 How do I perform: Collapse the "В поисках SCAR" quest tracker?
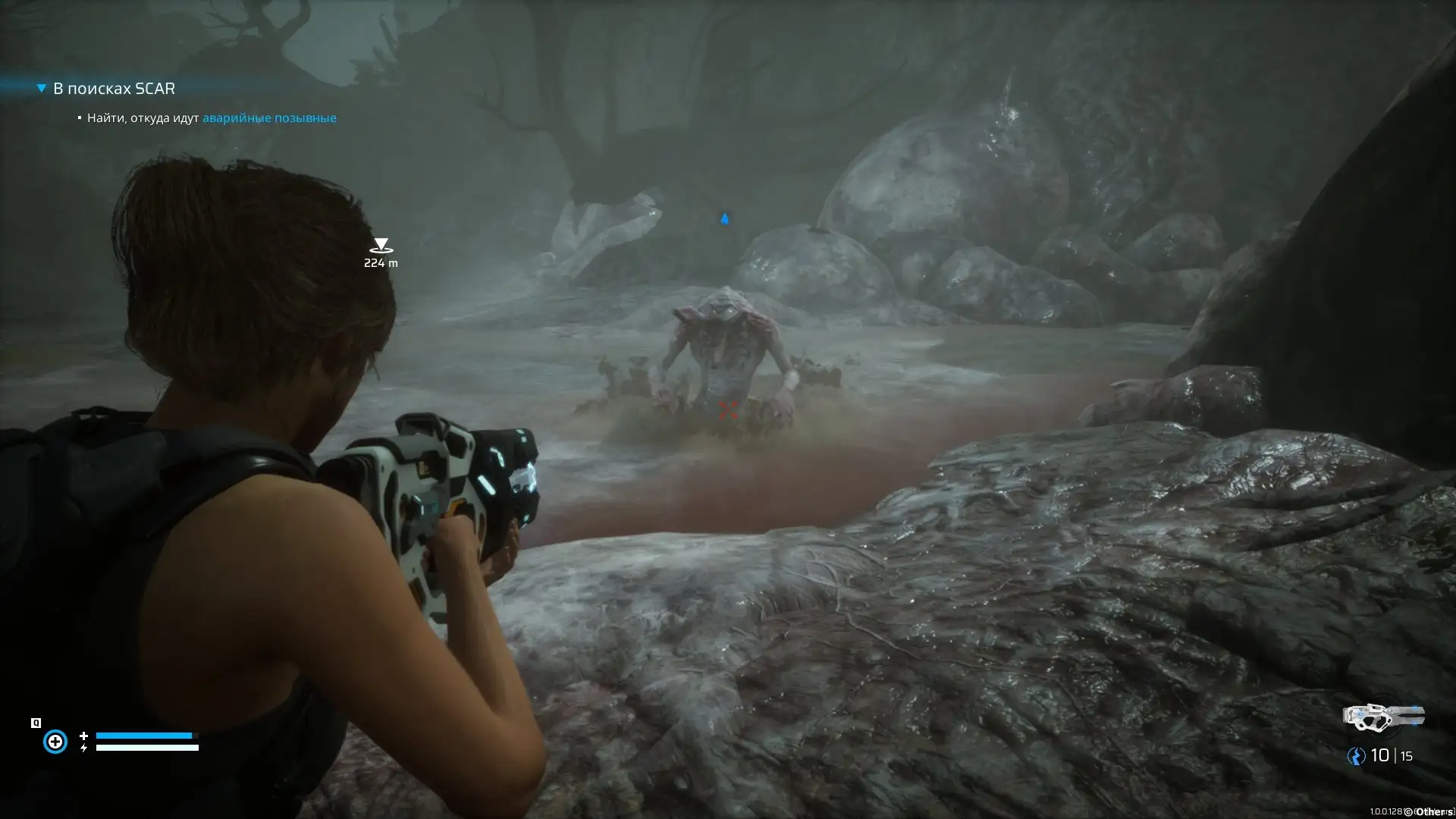point(42,89)
